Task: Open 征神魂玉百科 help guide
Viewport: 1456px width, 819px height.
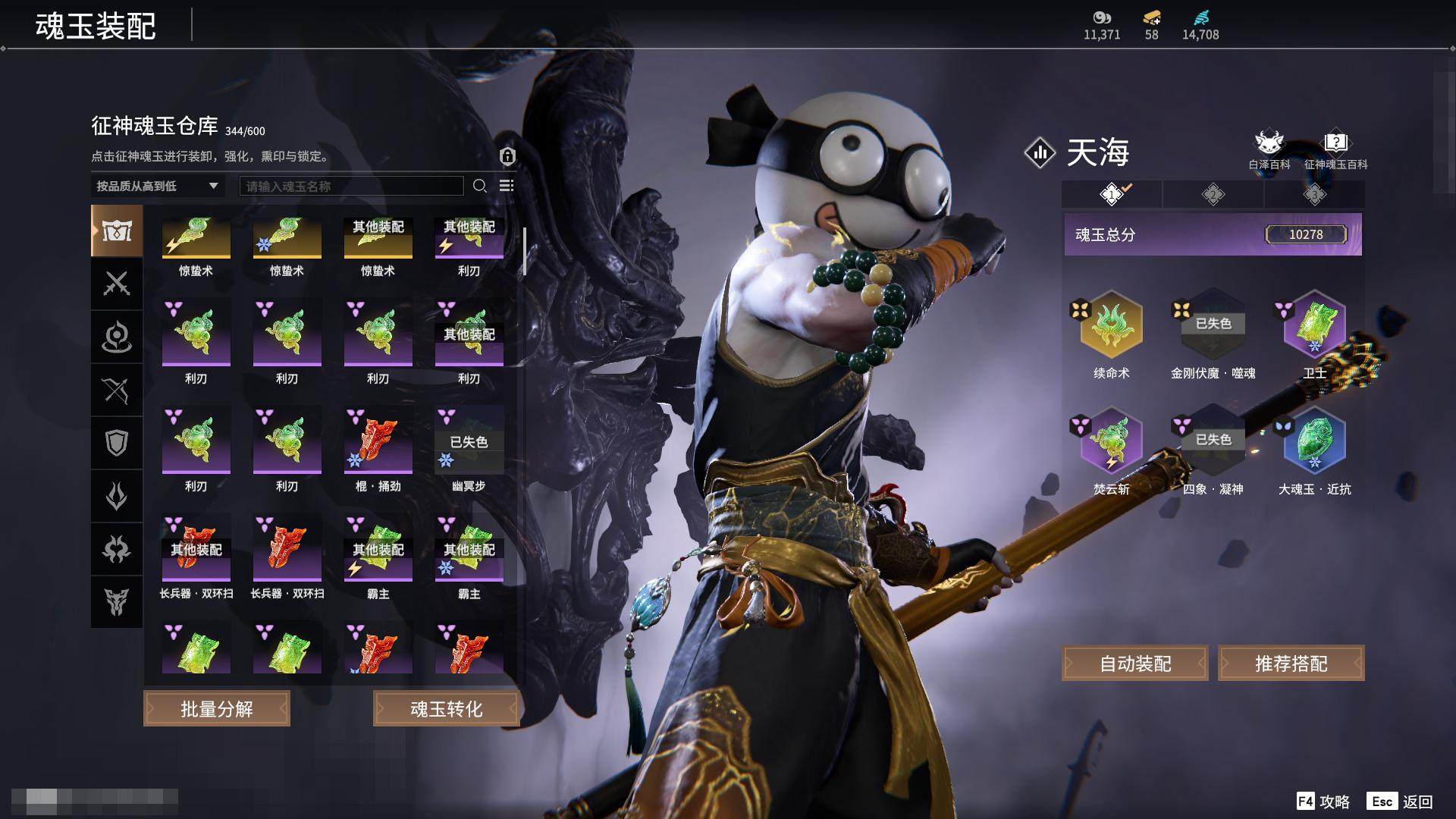Action: click(x=1335, y=149)
